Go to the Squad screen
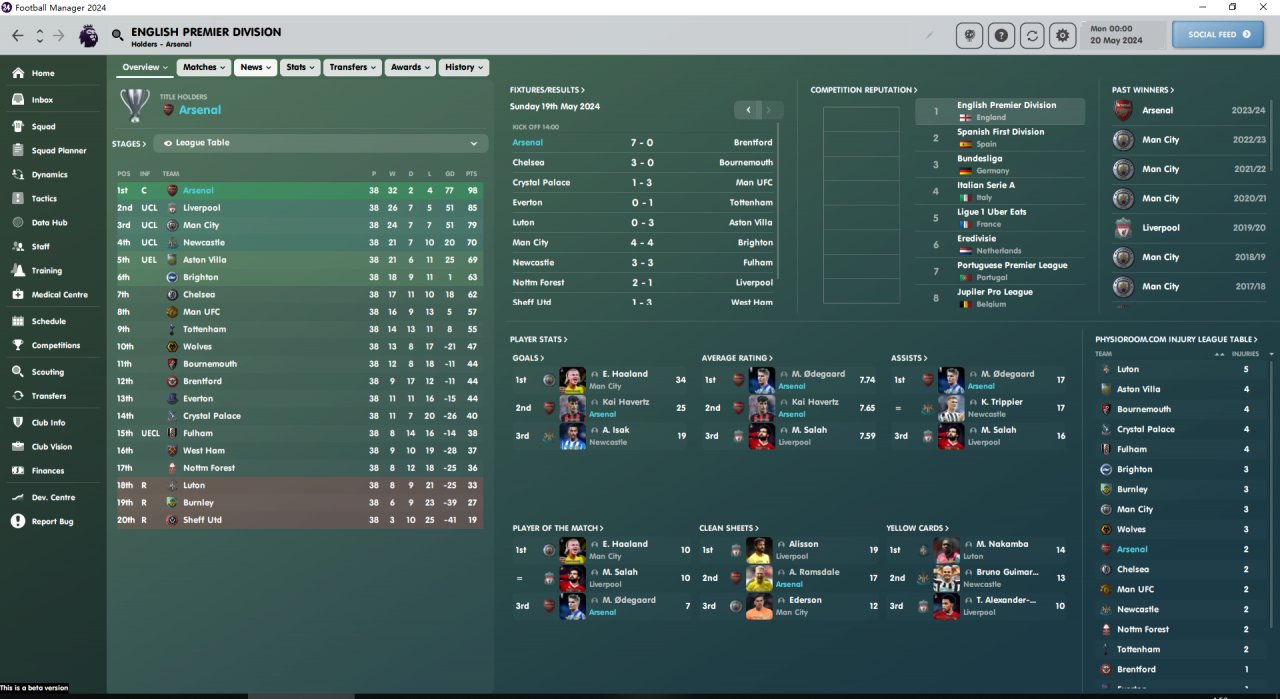 tap(43, 127)
